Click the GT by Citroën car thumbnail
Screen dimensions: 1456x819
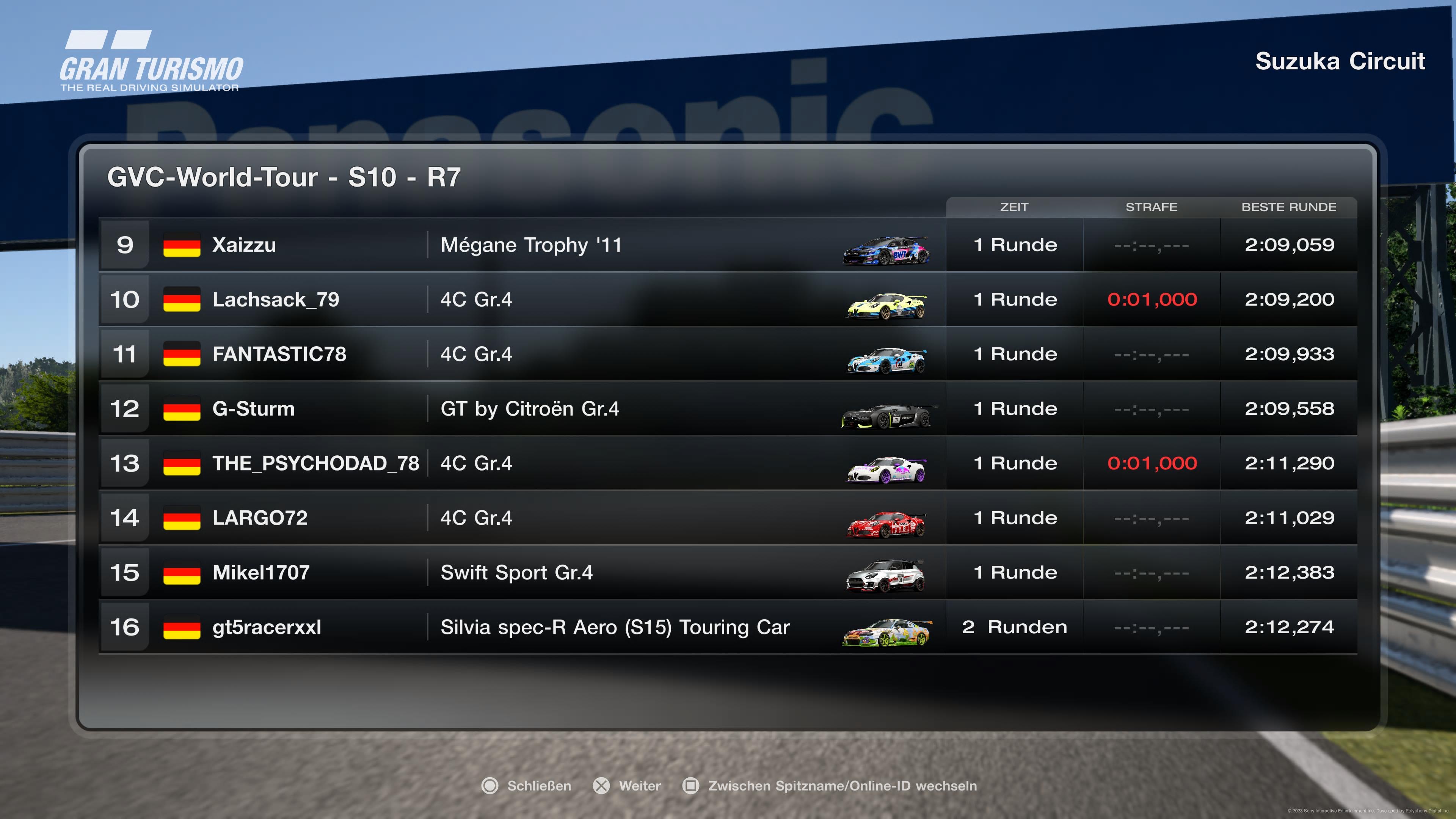point(886,417)
